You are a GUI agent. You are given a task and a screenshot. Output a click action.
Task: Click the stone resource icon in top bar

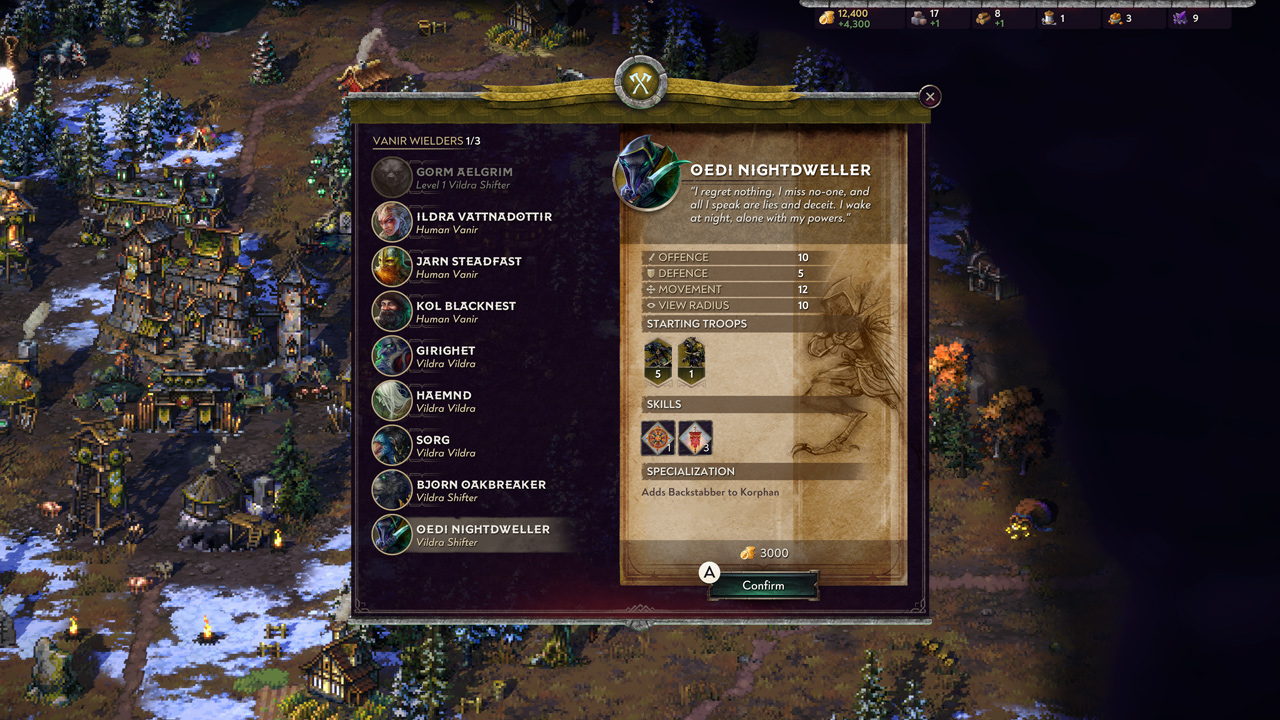(x=917, y=17)
